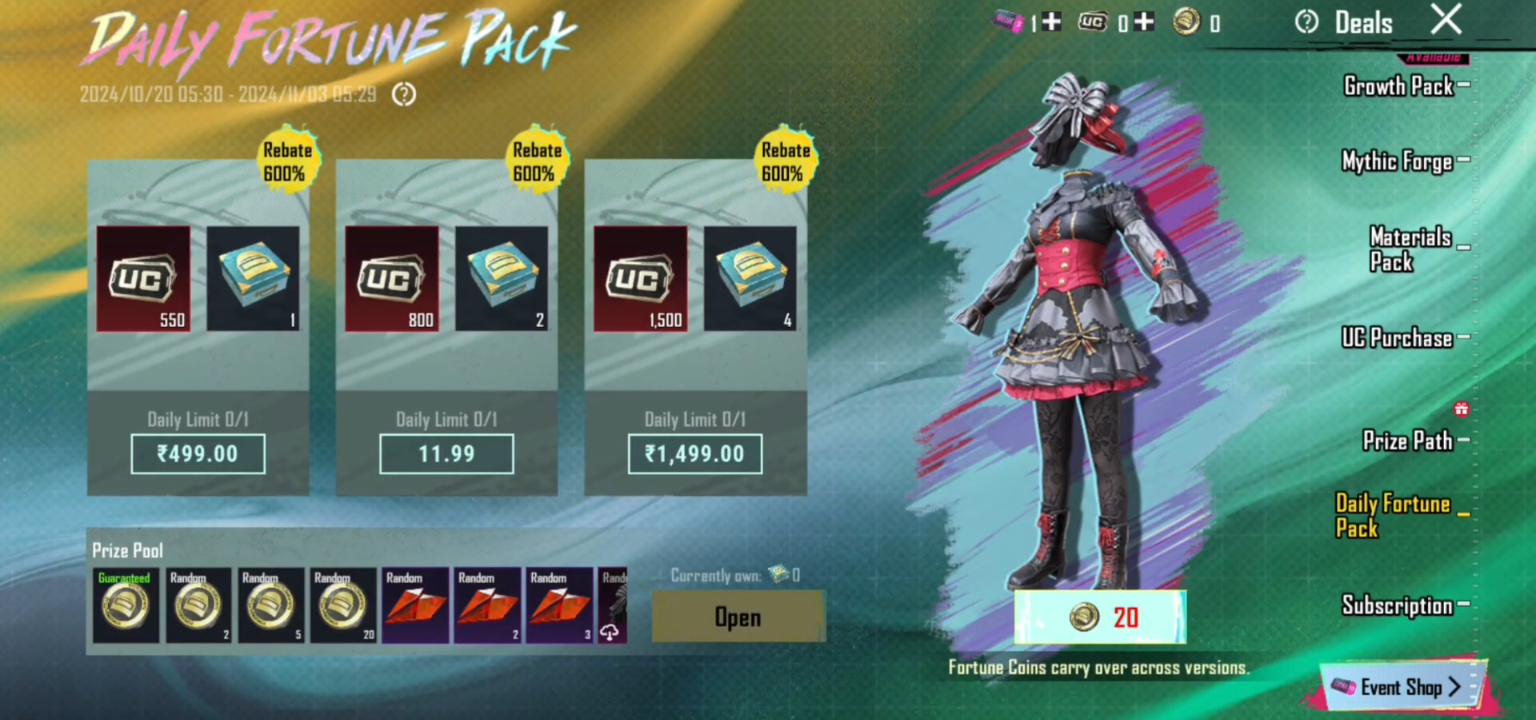The image size is (1536, 720).
Task: Buy the ₹1,499.00 fortune pack
Action: coord(695,454)
